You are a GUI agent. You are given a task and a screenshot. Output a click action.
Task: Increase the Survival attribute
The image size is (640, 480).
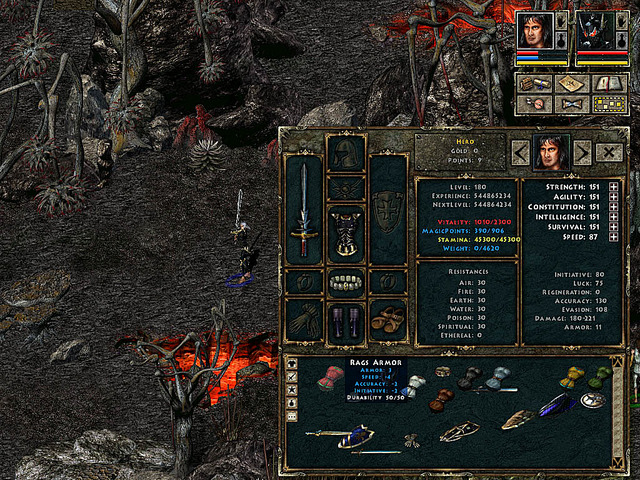[613, 227]
